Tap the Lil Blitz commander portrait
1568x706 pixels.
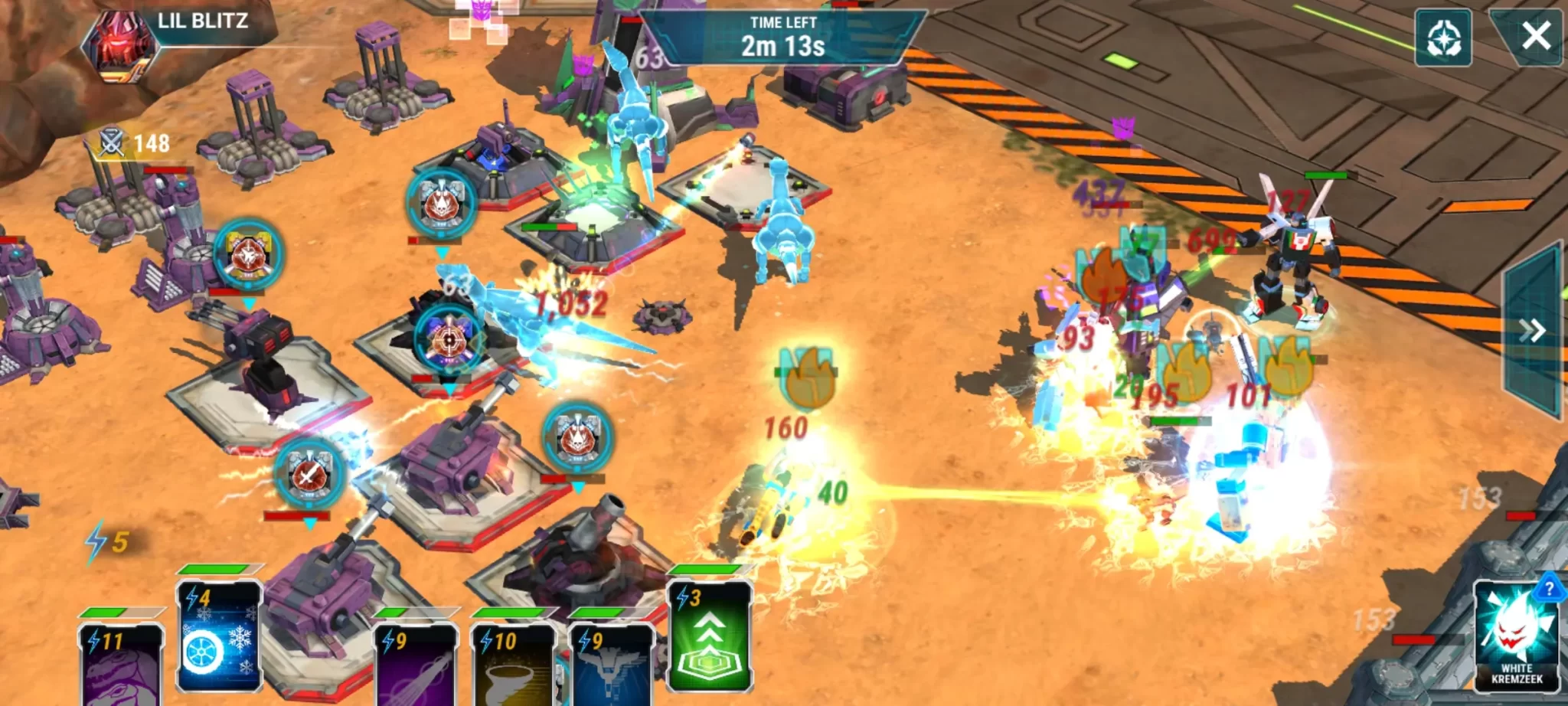point(121,44)
